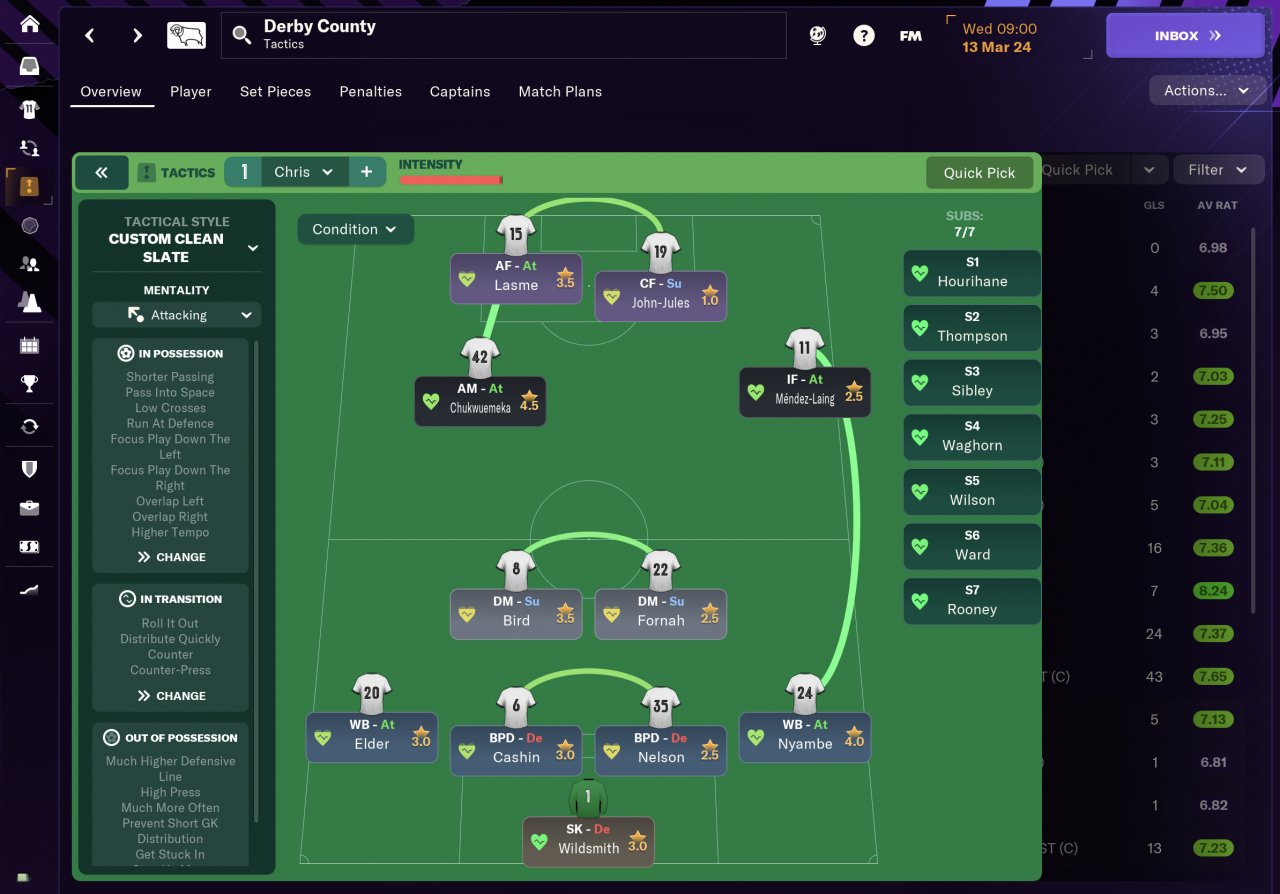Select goalkeeper Wildsmith

pyautogui.click(x=588, y=839)
